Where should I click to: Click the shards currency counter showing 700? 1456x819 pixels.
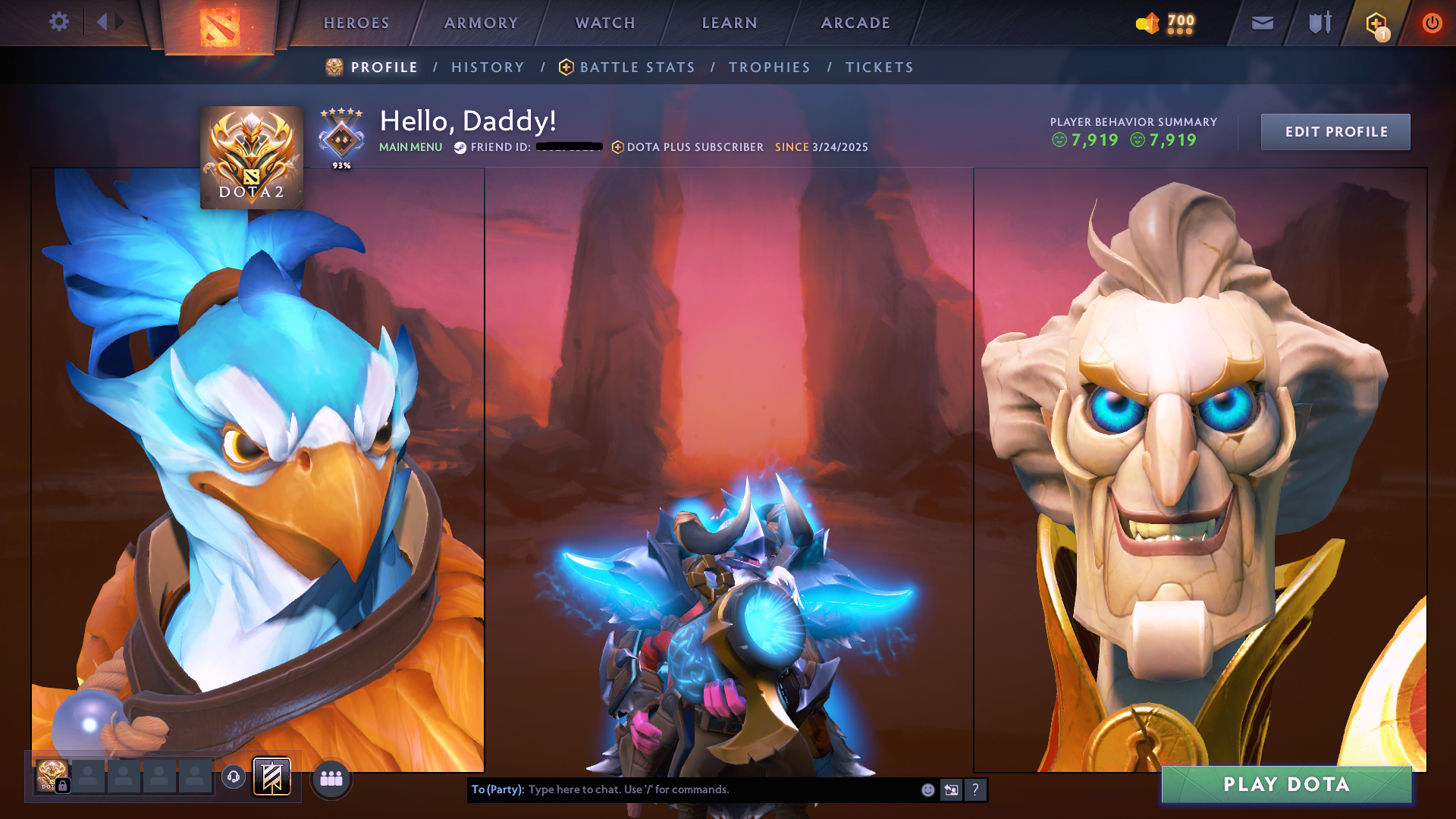click(x=1166, y=24)
